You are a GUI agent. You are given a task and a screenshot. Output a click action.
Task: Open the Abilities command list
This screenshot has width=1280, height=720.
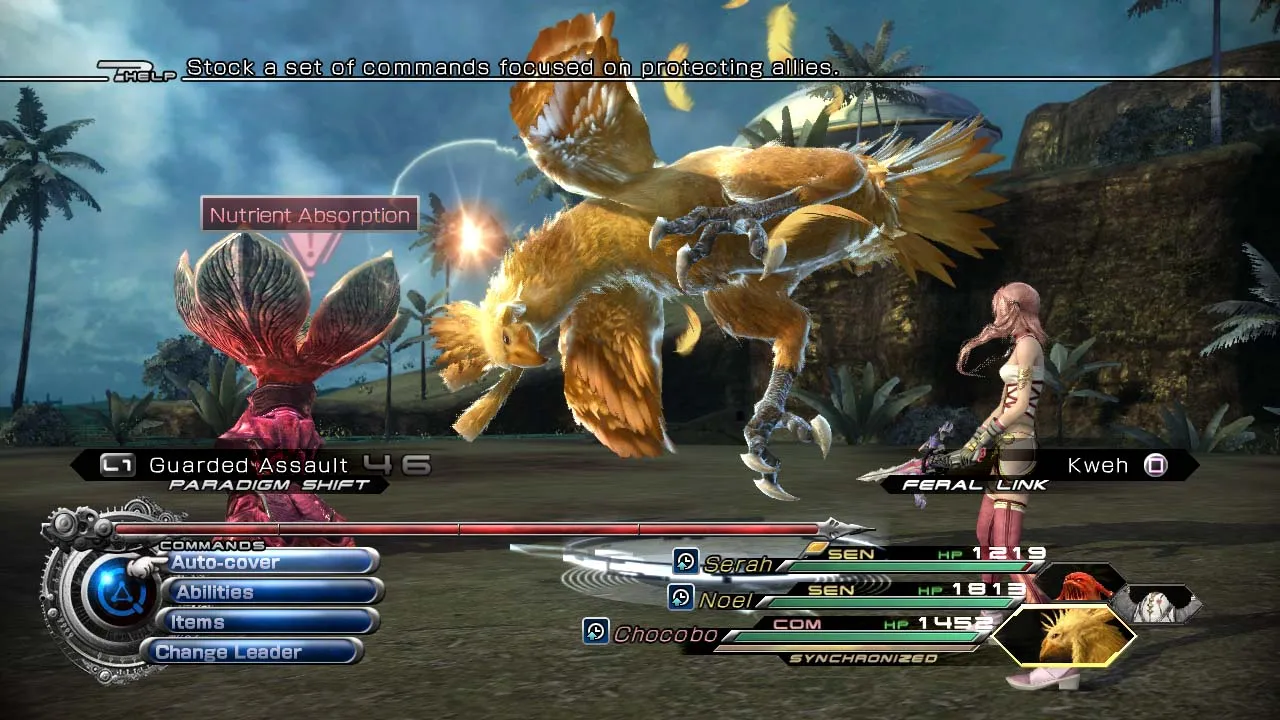click(268, 592)
